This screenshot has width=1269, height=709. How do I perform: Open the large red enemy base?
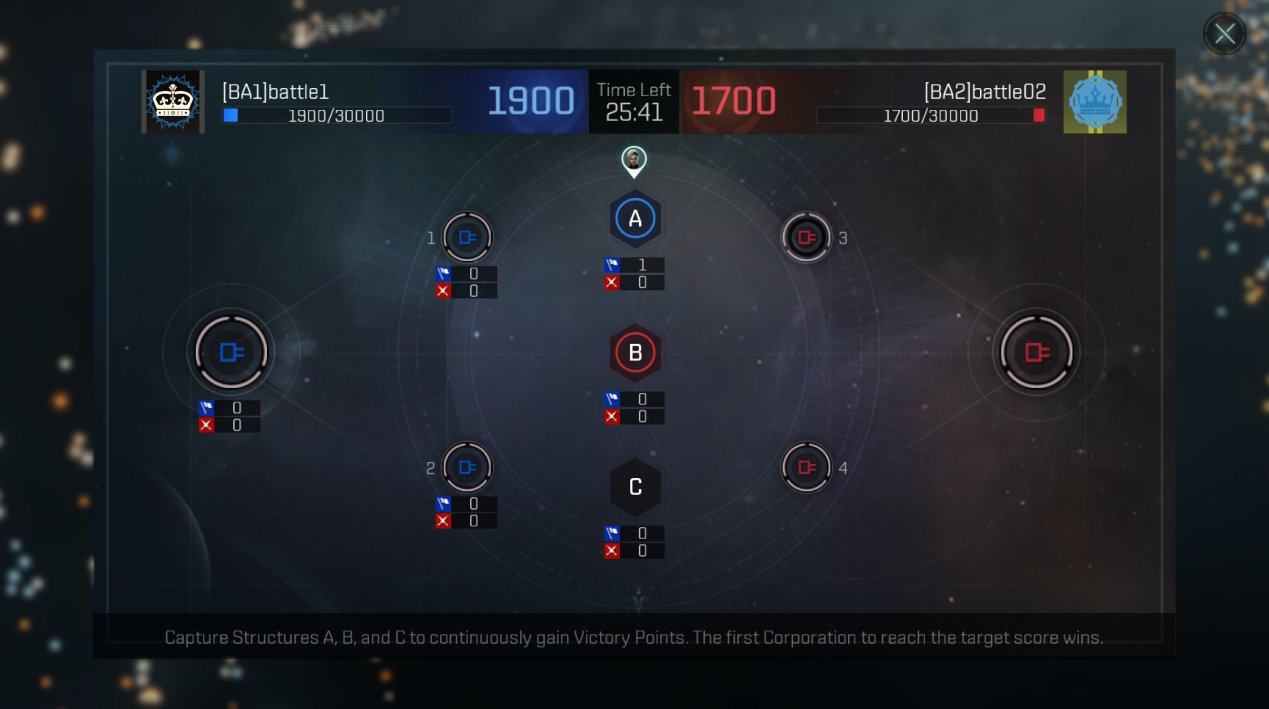click(x=1036, y=352)
